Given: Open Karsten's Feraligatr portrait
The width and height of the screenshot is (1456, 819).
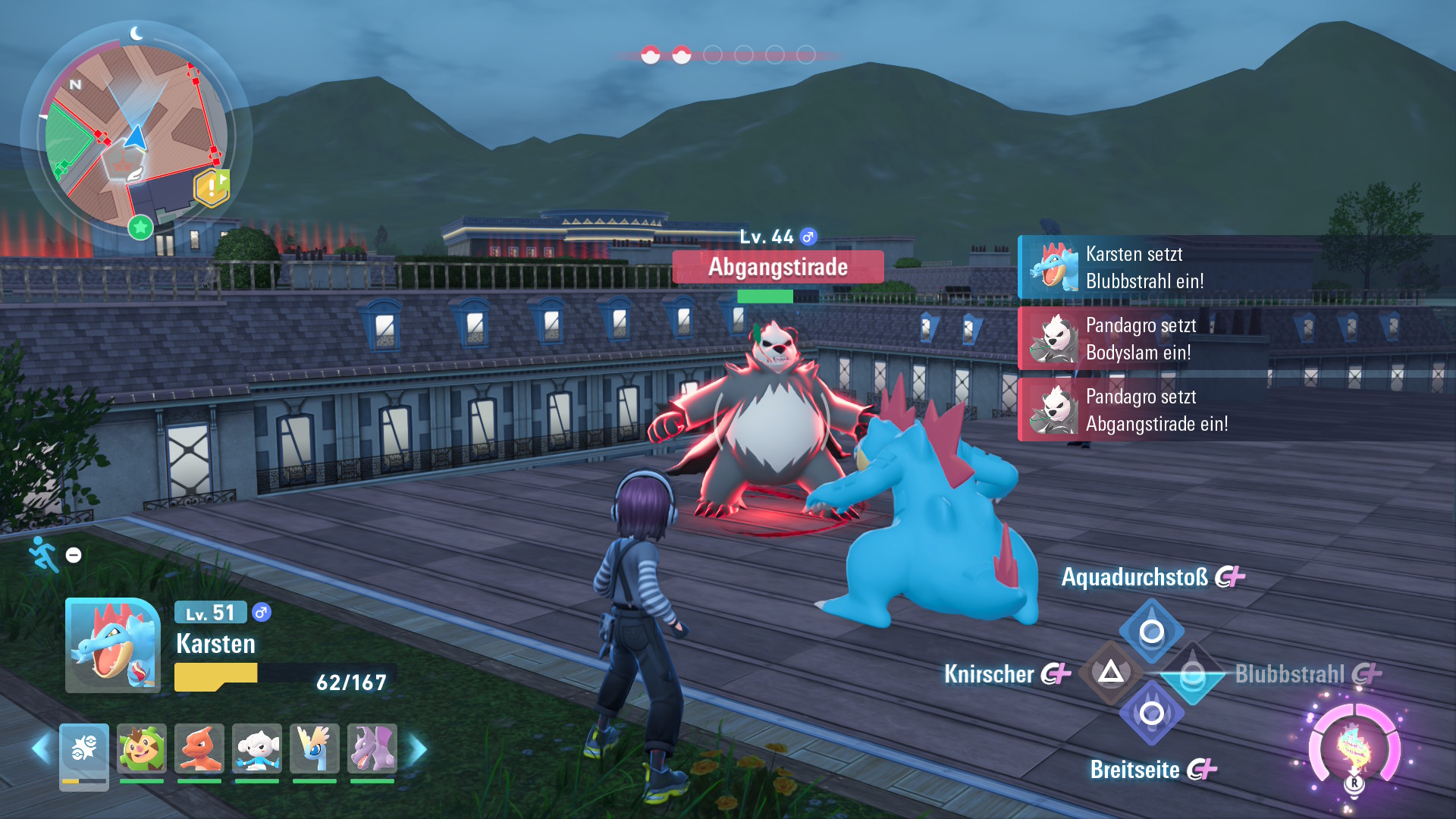Looking at the screenshot, I should [113, 645].
